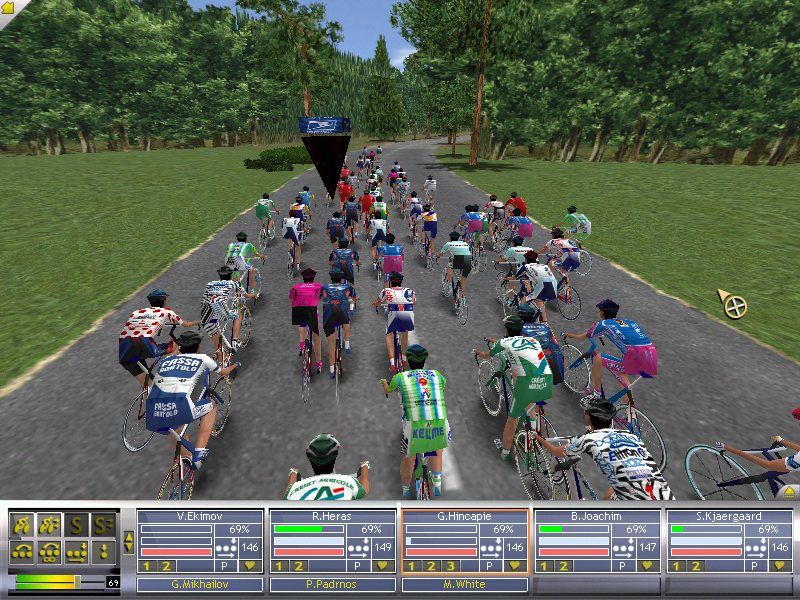This screenshot has height=600, width=800.
Task: Click B.Joachim's number 2 button
Action: (562, 565)
